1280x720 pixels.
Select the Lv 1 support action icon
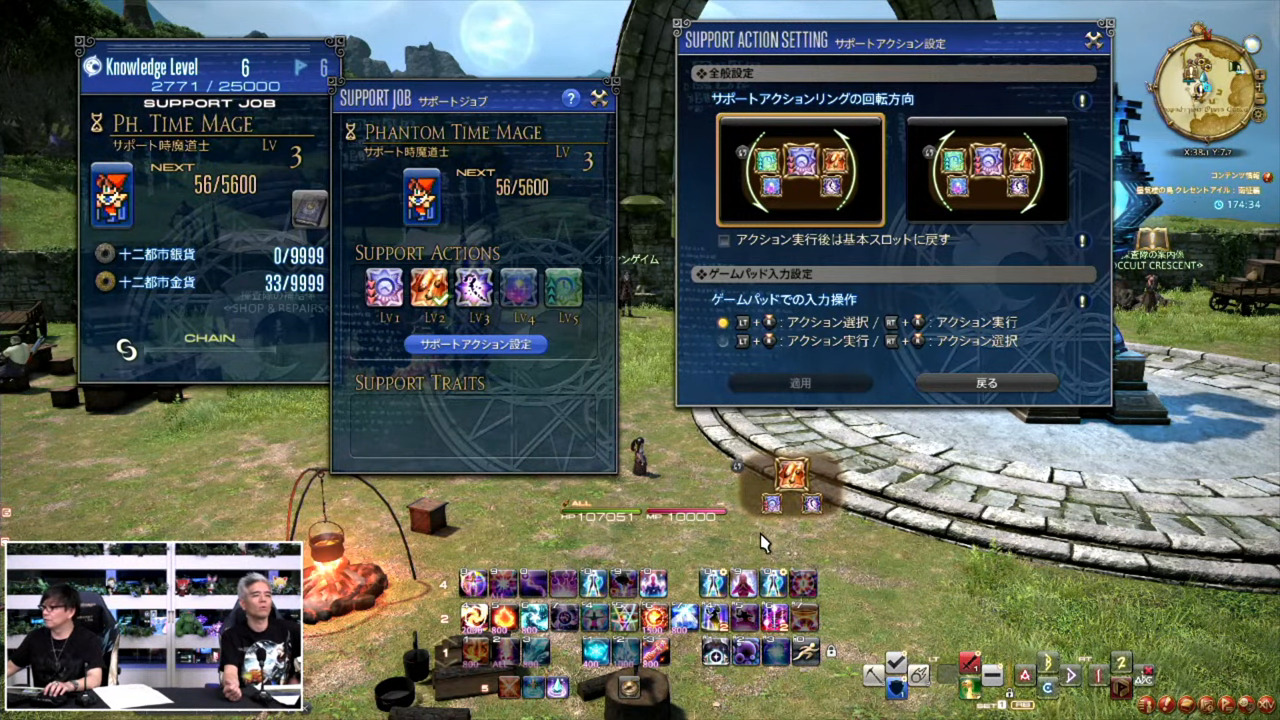[385, 288]
